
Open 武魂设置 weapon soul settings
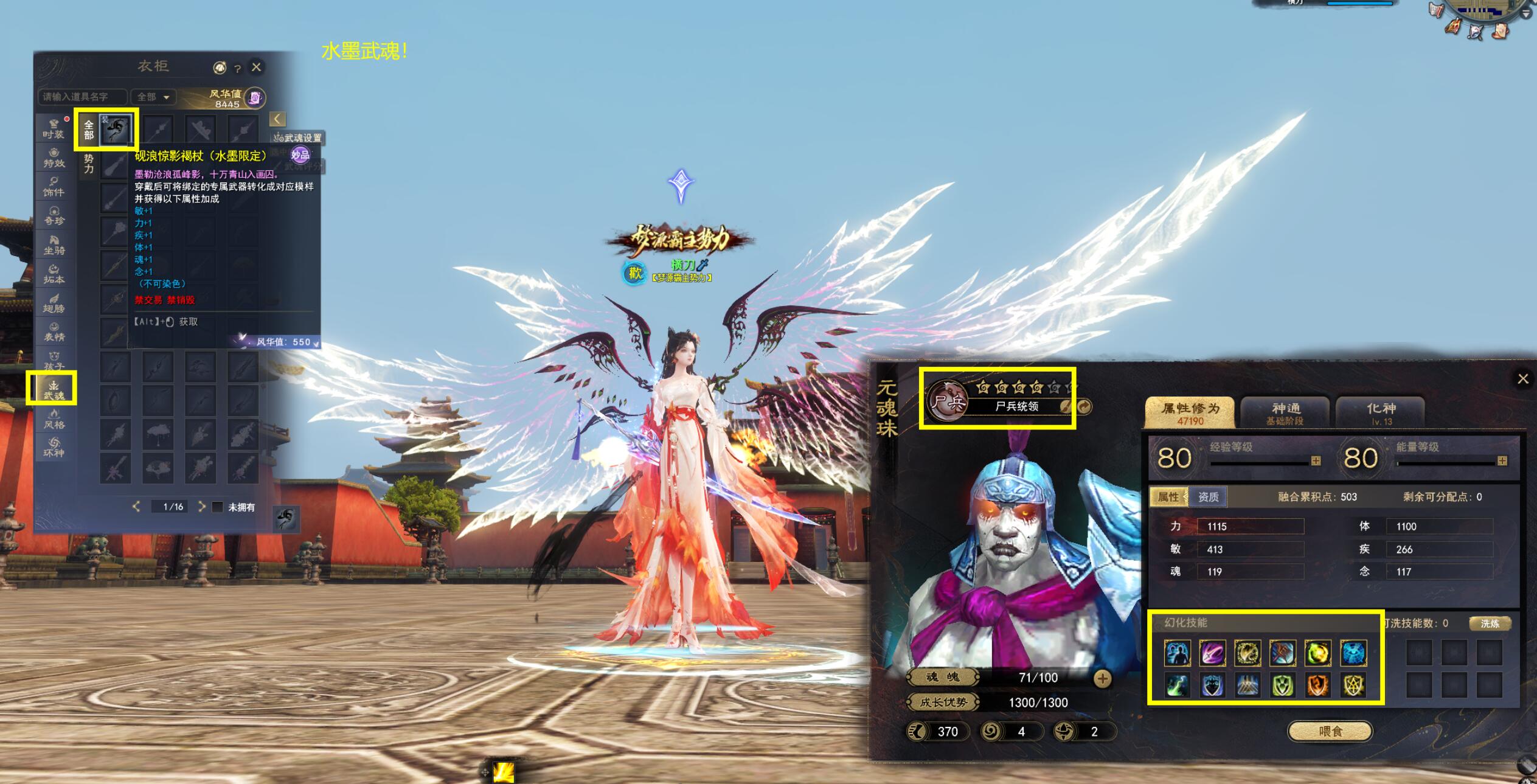click(x=298, y=137)
